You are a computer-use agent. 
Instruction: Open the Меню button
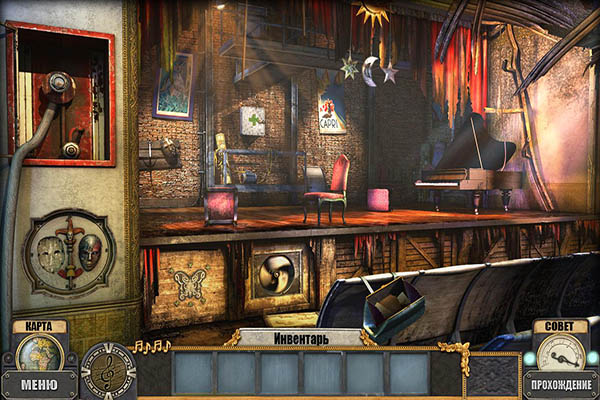39,384
